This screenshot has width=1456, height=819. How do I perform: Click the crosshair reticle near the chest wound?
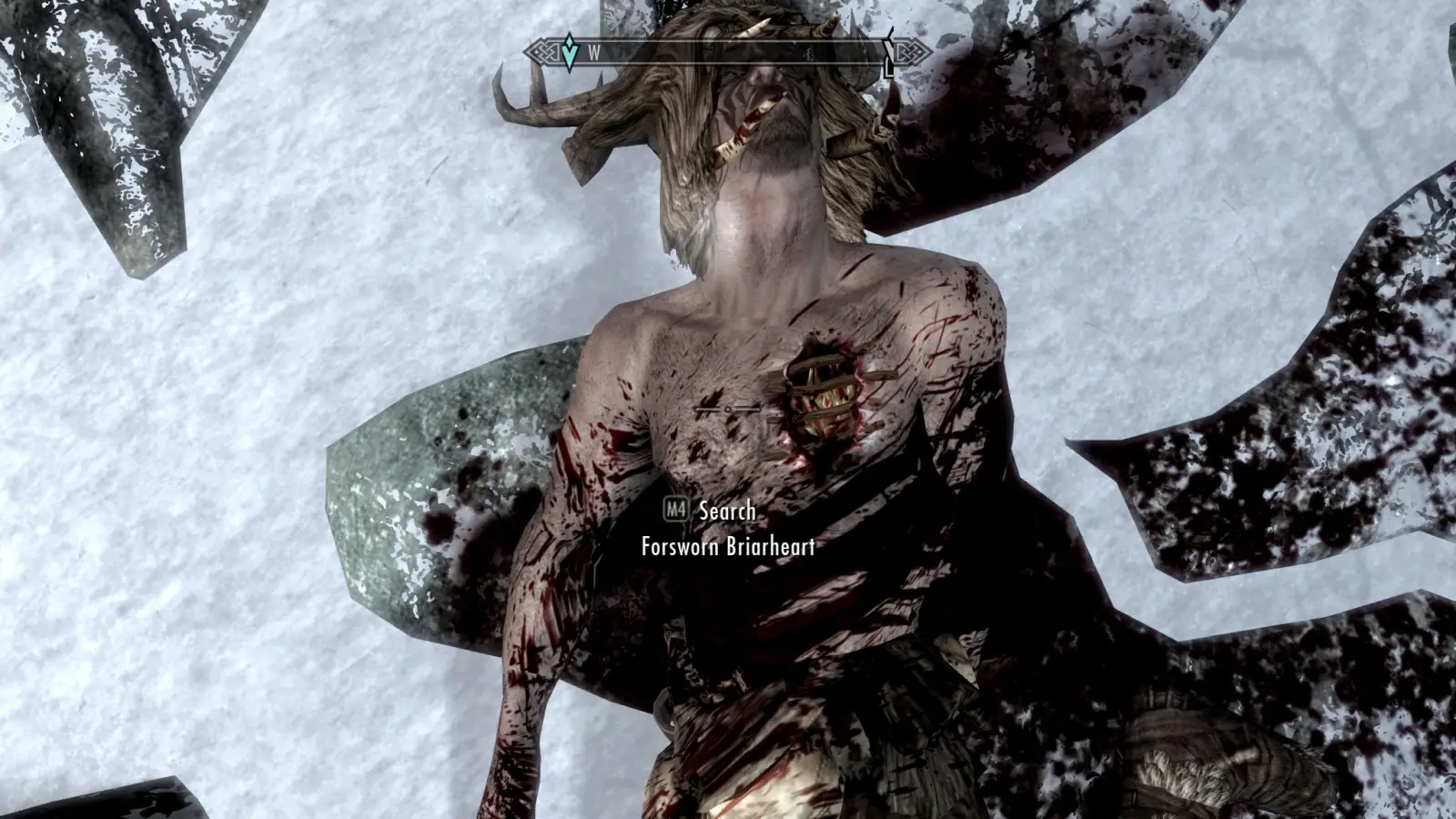coord(726,409)
